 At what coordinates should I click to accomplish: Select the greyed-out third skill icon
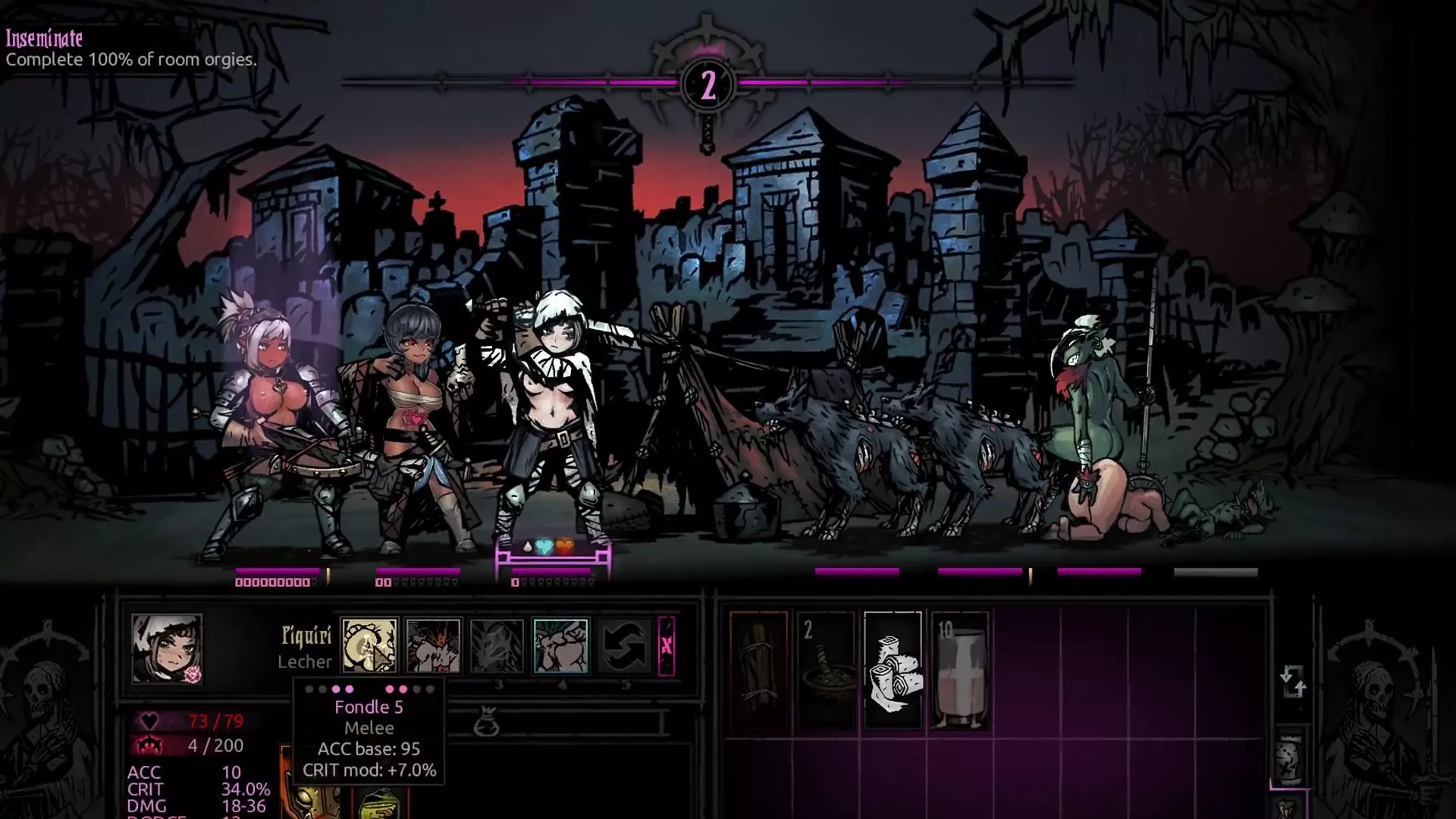497,646
